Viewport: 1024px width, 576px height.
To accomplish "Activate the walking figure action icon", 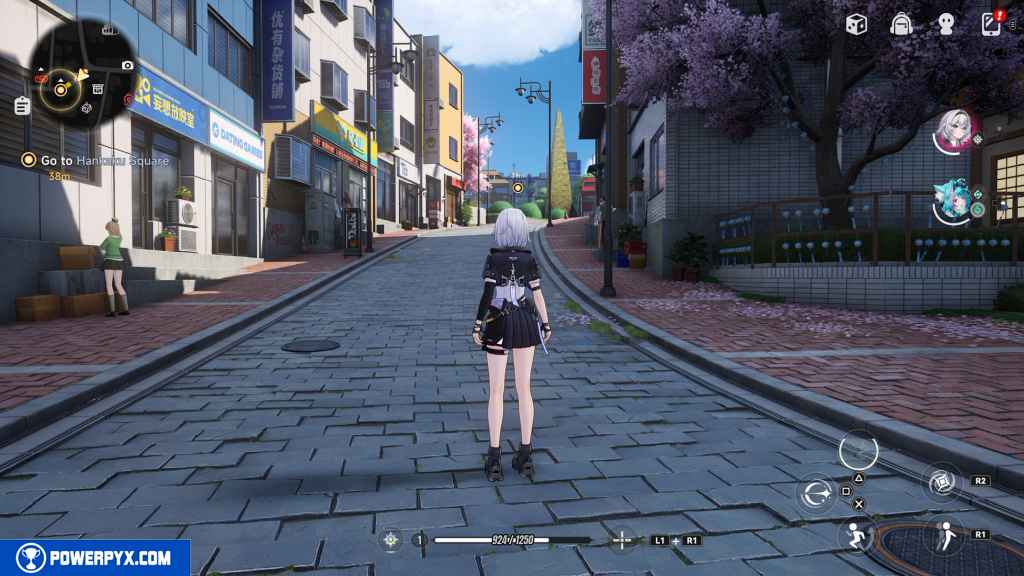I will click(944, 535).
